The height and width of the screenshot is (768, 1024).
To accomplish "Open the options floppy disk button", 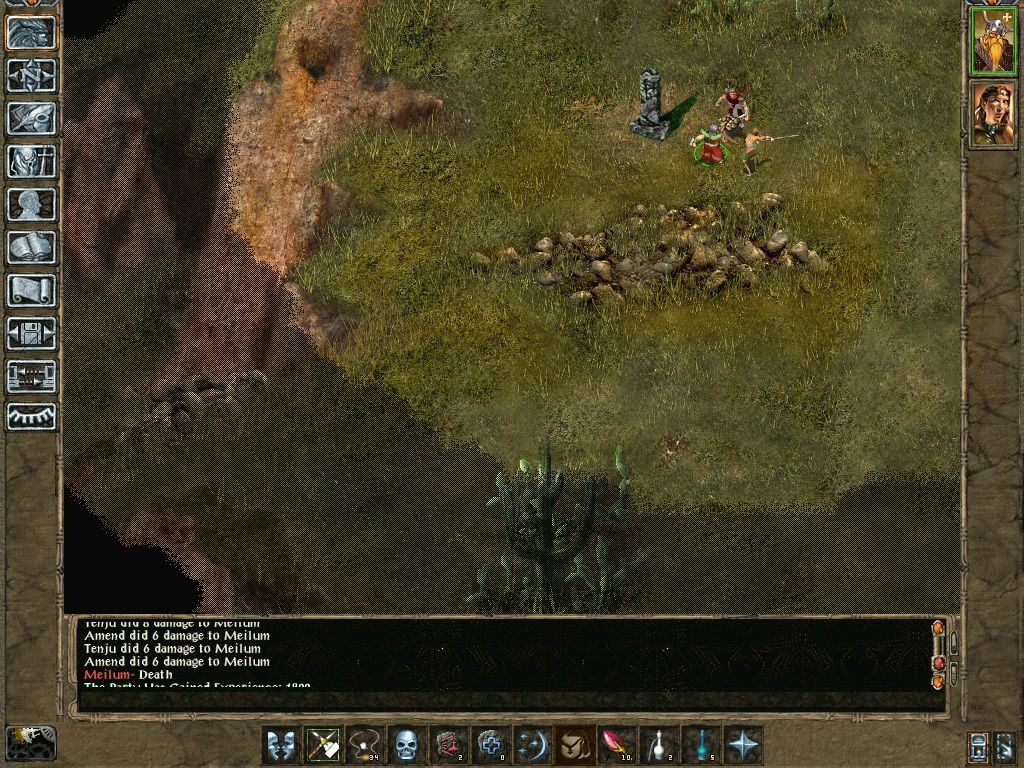I will 32,333.
